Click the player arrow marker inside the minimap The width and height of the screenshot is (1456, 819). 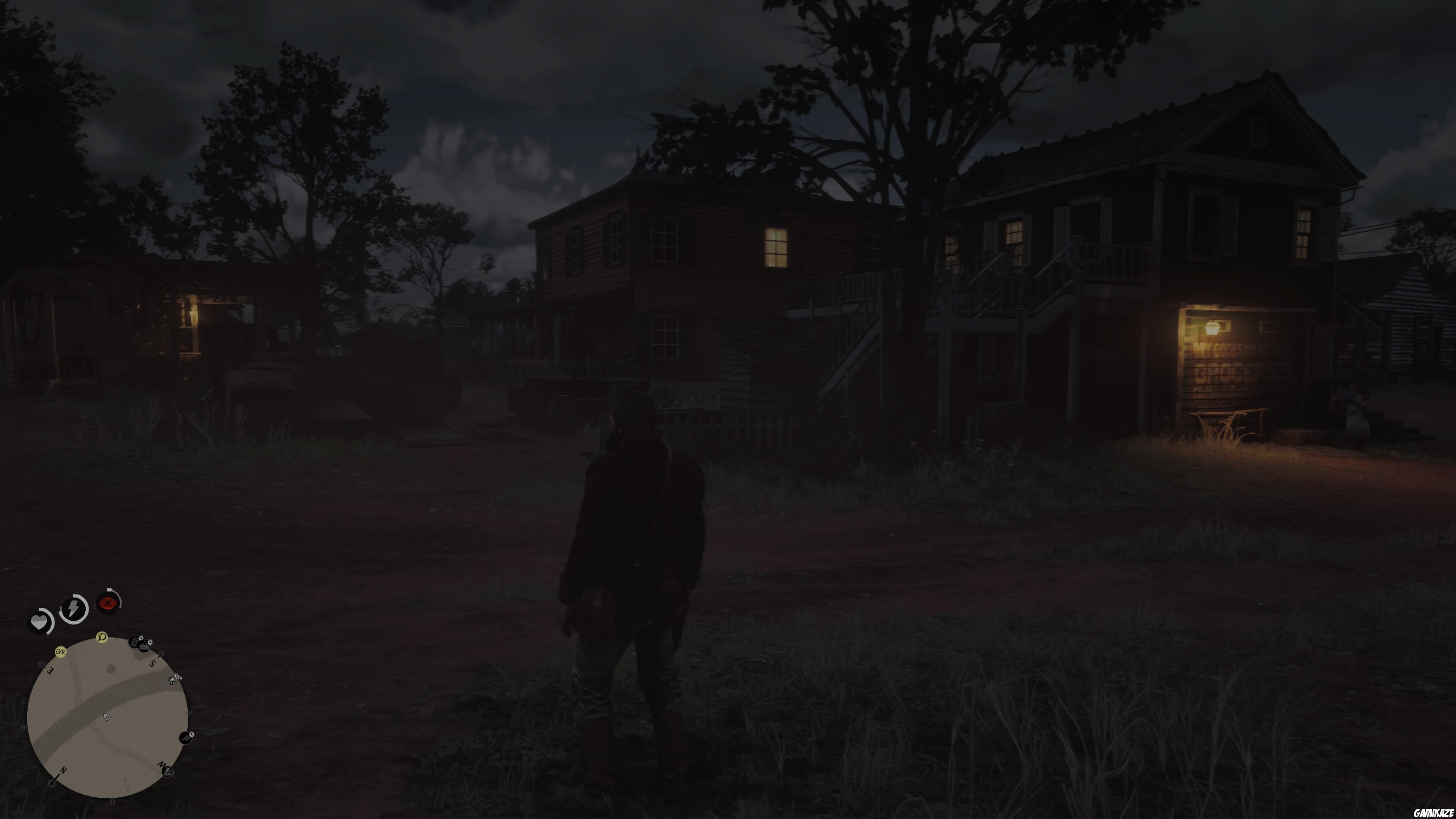click(x=107, y=717)
